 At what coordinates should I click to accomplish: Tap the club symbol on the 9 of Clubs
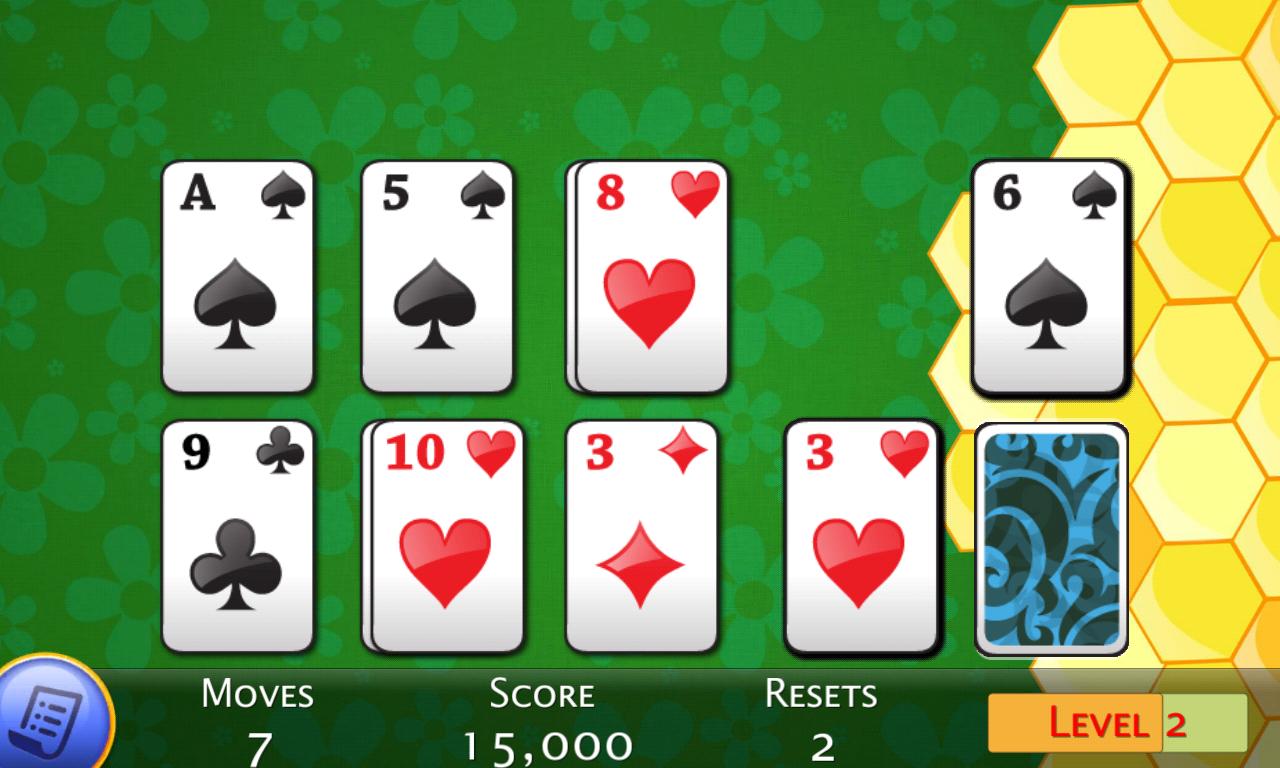(237, 565)
